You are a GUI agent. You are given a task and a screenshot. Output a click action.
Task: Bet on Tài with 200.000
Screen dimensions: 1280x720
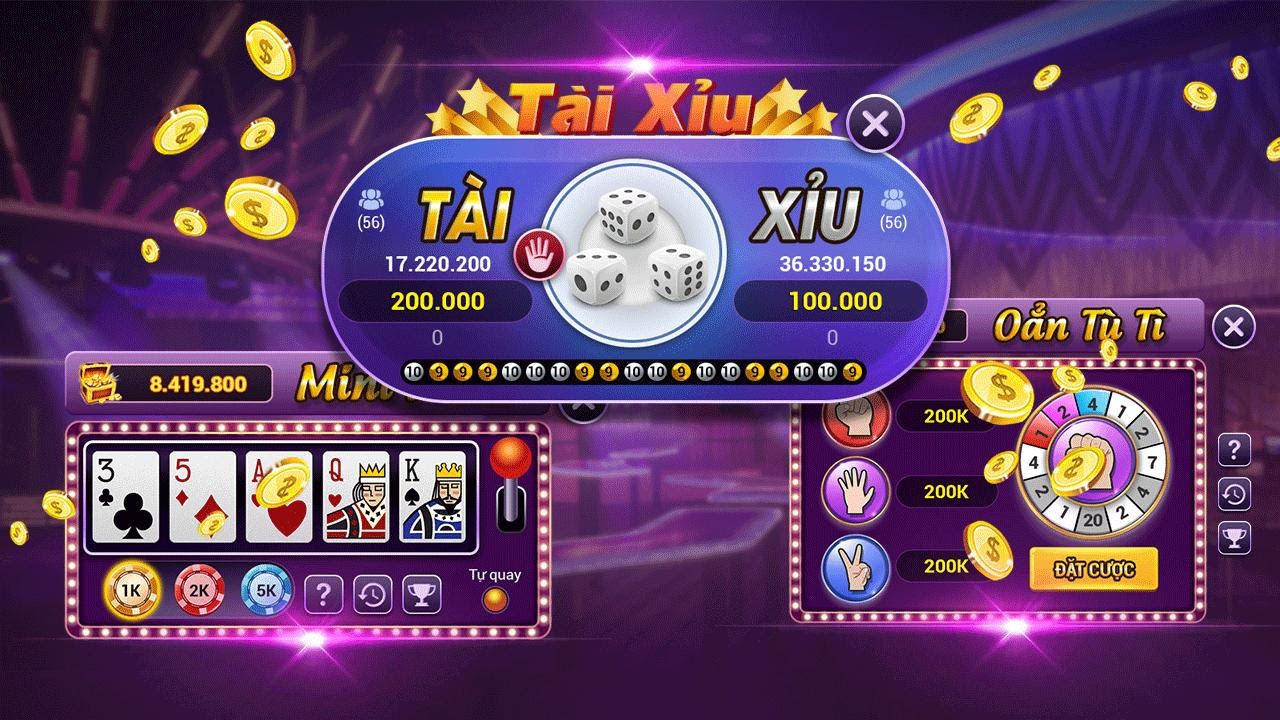point(436,301)
